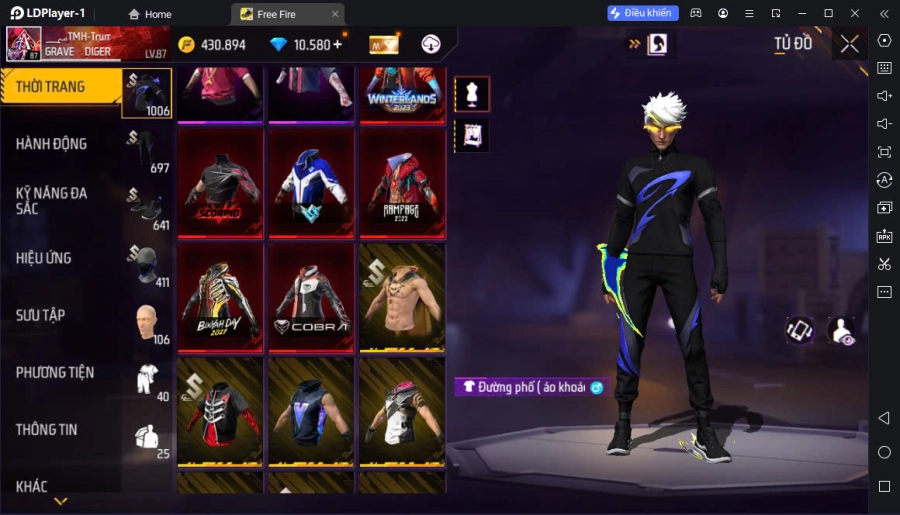
Task: Close the Tủ Đồ wardrobe screen
Action: tap(849, 44)
